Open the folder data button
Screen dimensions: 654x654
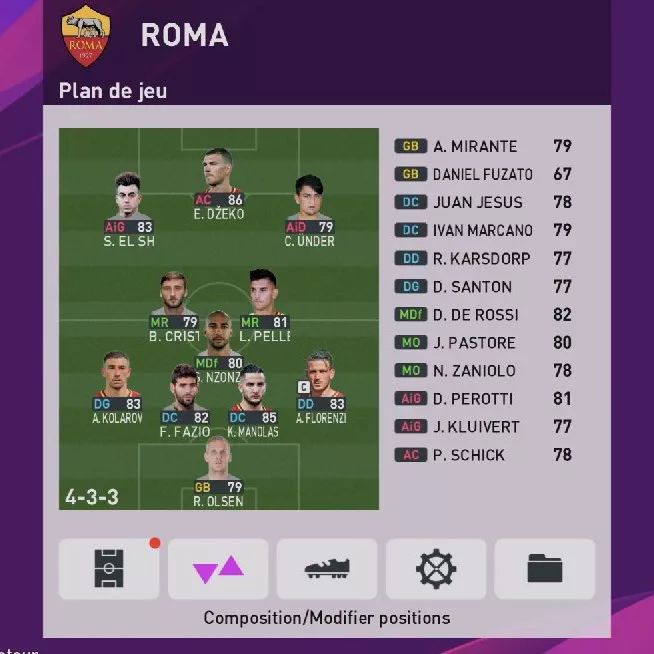(545, 568)
